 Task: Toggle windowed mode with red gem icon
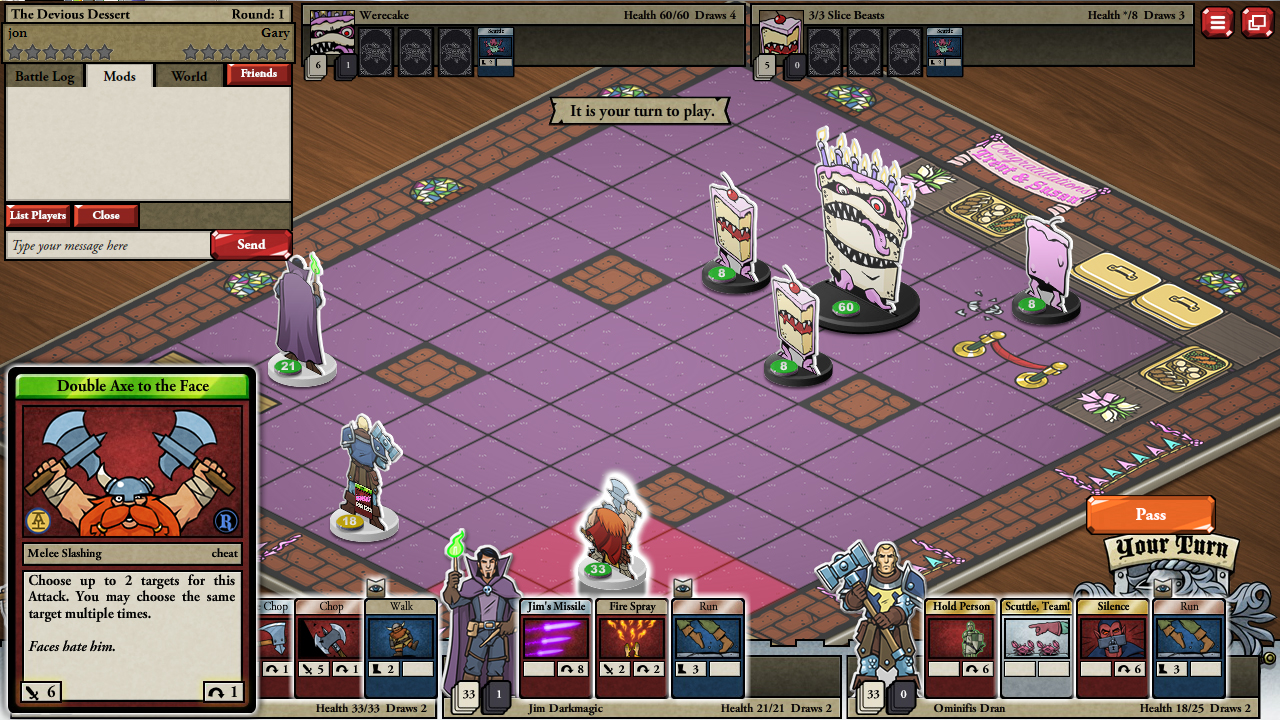1256,22
